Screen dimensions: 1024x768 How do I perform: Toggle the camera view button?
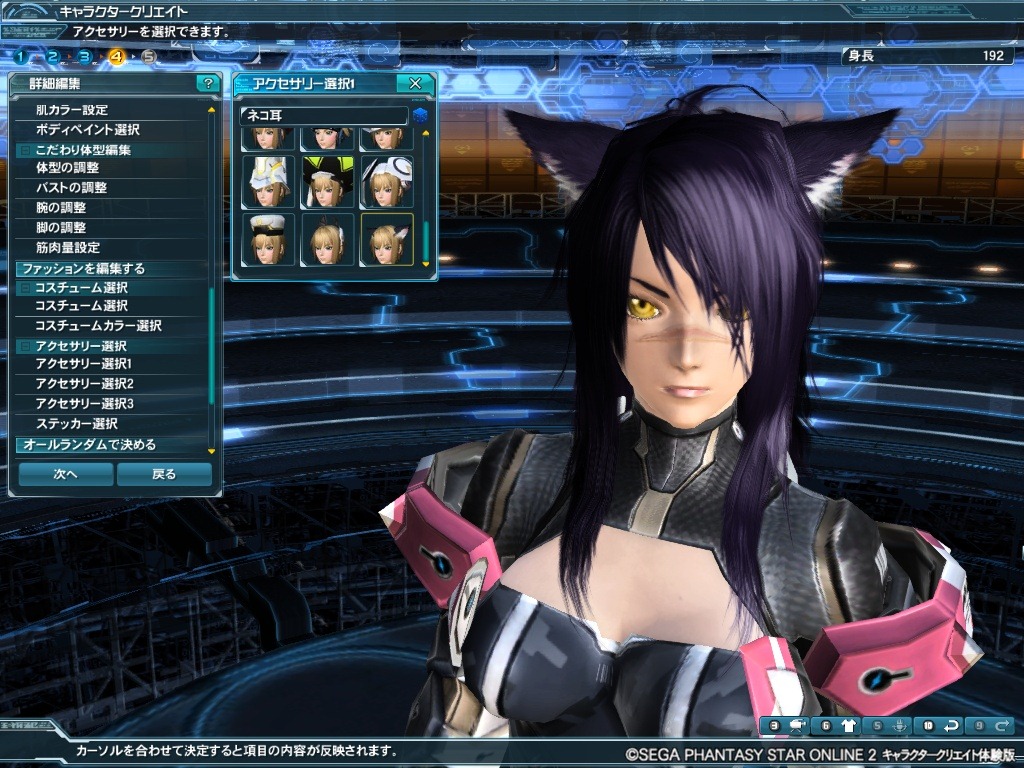tap(798, 725)
